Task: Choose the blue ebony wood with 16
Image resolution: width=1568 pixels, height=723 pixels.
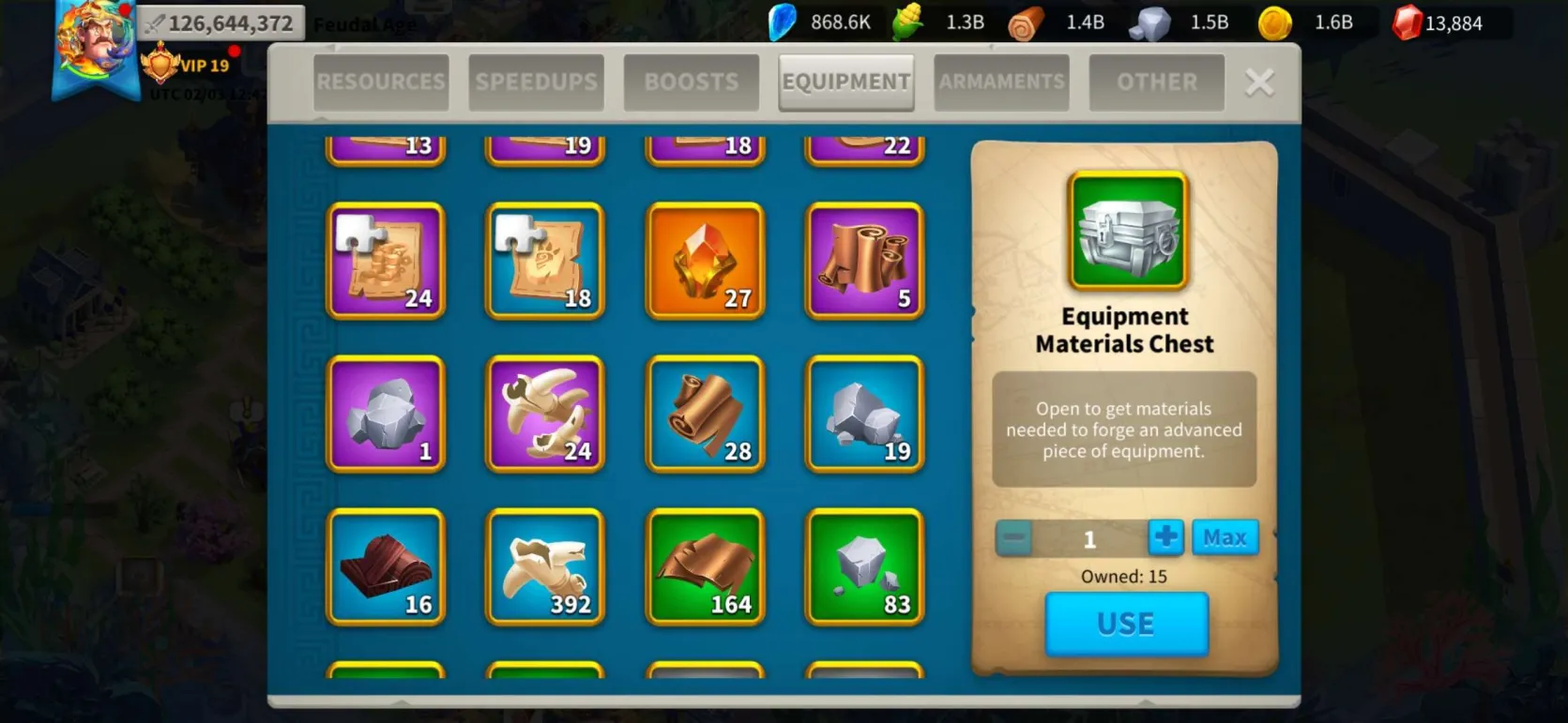Action: [x=386, y=566]
